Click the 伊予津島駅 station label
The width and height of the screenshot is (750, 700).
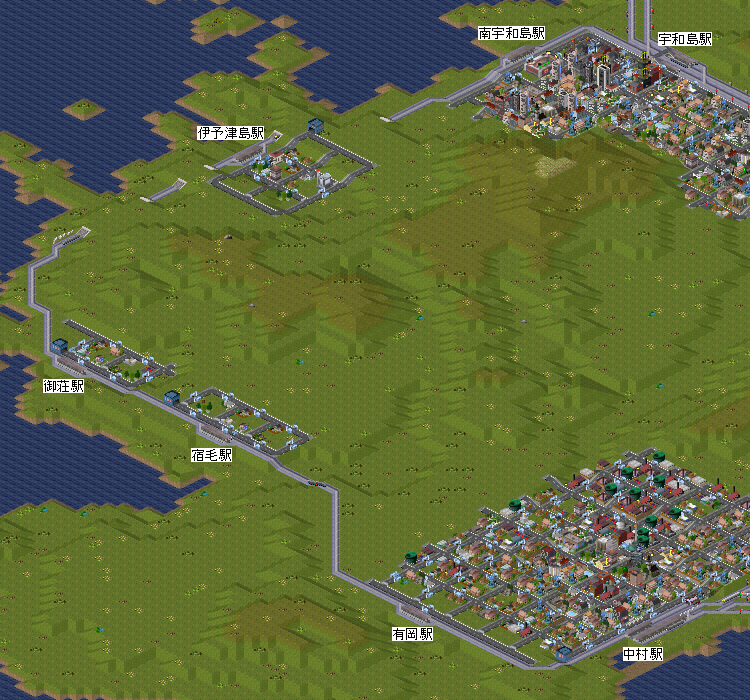click(x=230, y=133)
